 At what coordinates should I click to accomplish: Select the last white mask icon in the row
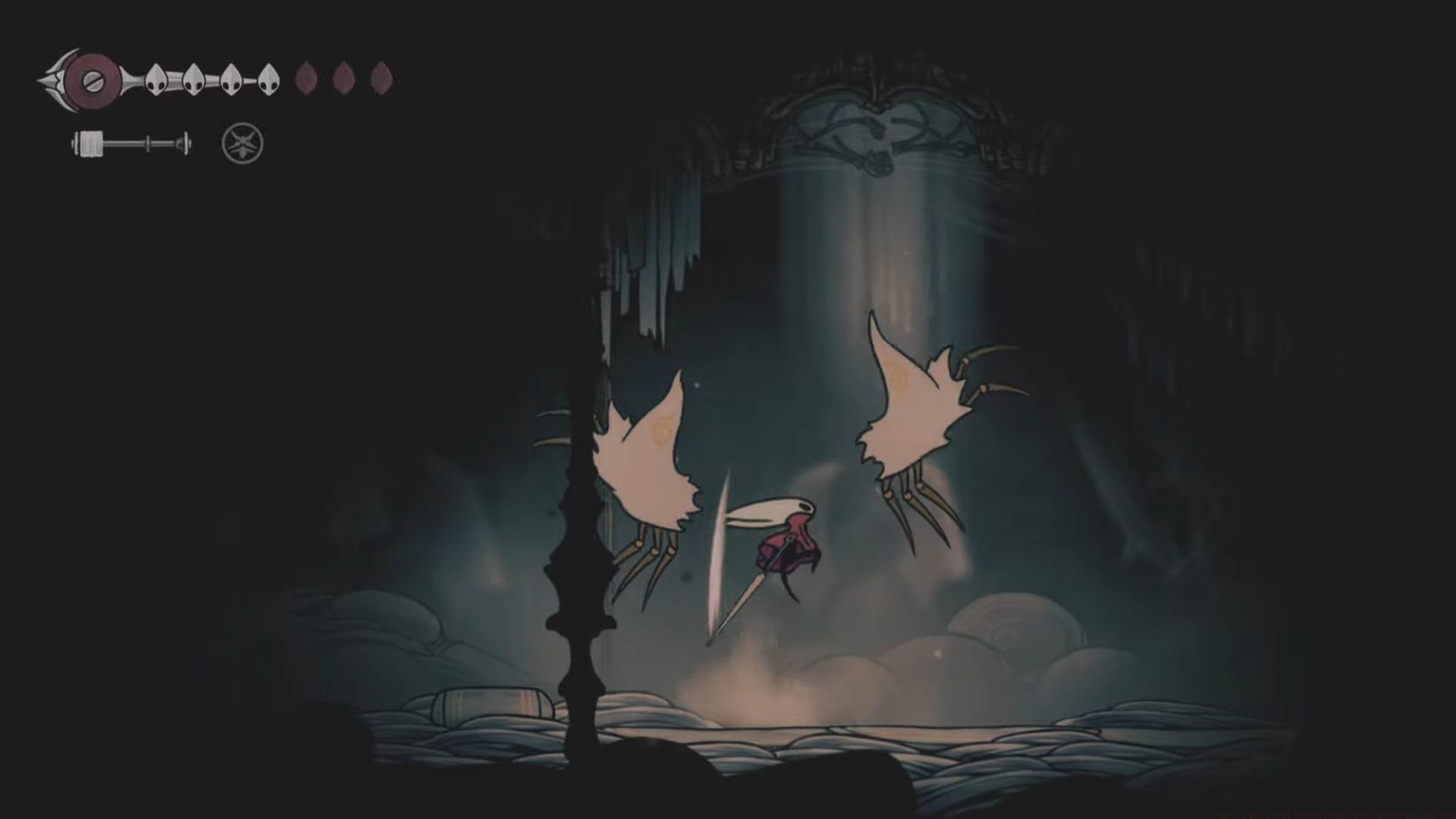coord(269,78)
